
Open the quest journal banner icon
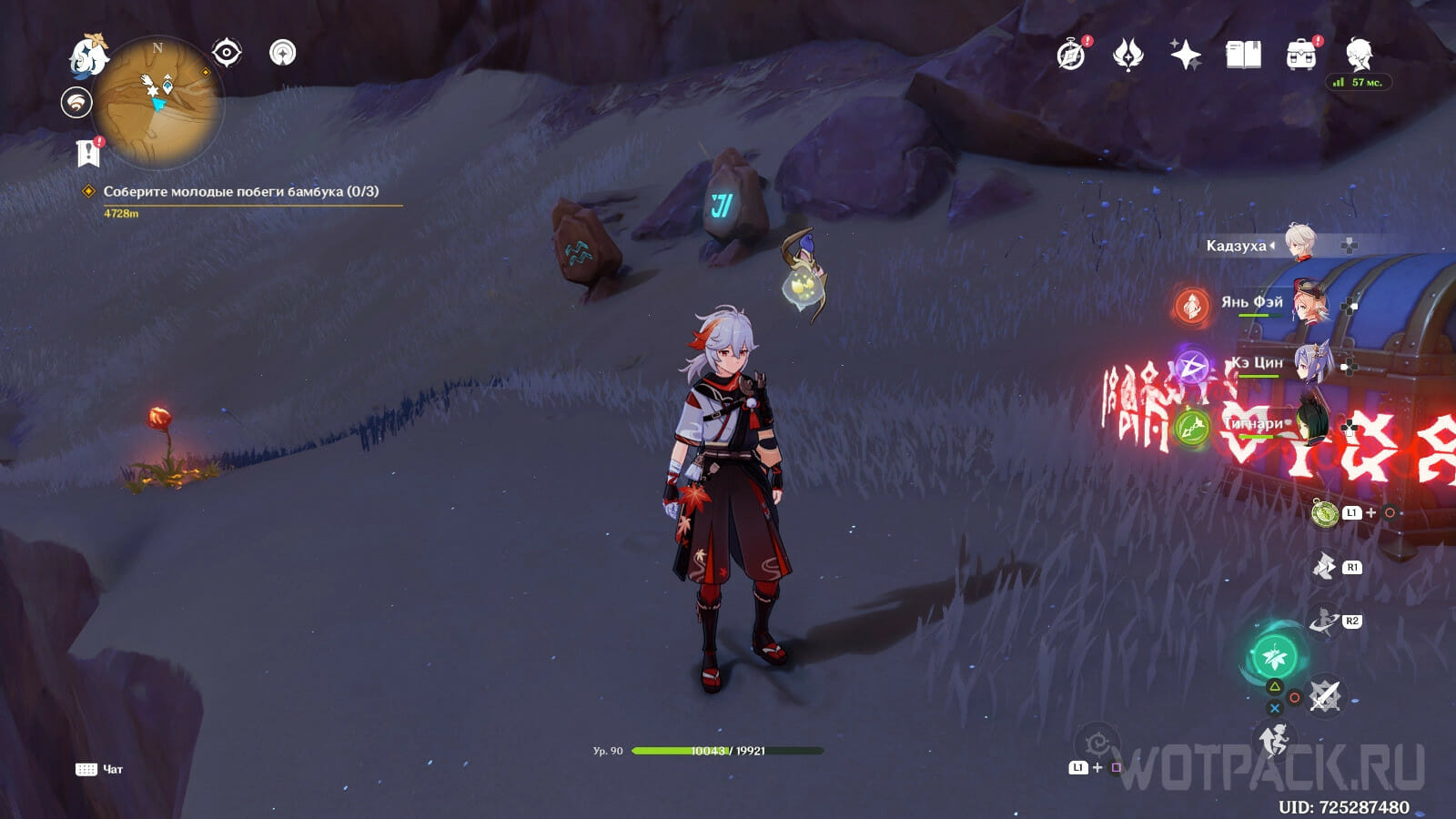click(x=88, y=153)
